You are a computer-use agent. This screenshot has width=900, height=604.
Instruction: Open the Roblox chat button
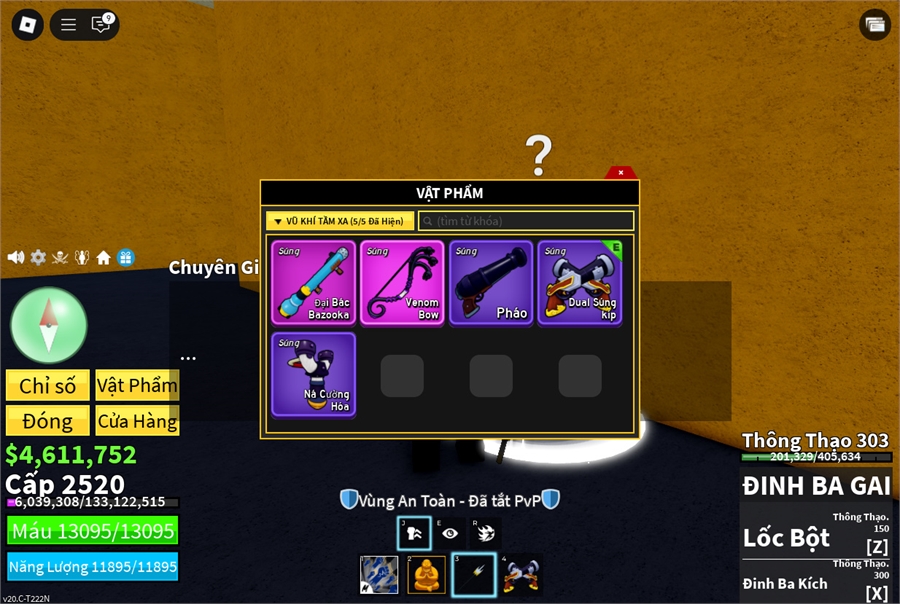(x=101, y=25)
